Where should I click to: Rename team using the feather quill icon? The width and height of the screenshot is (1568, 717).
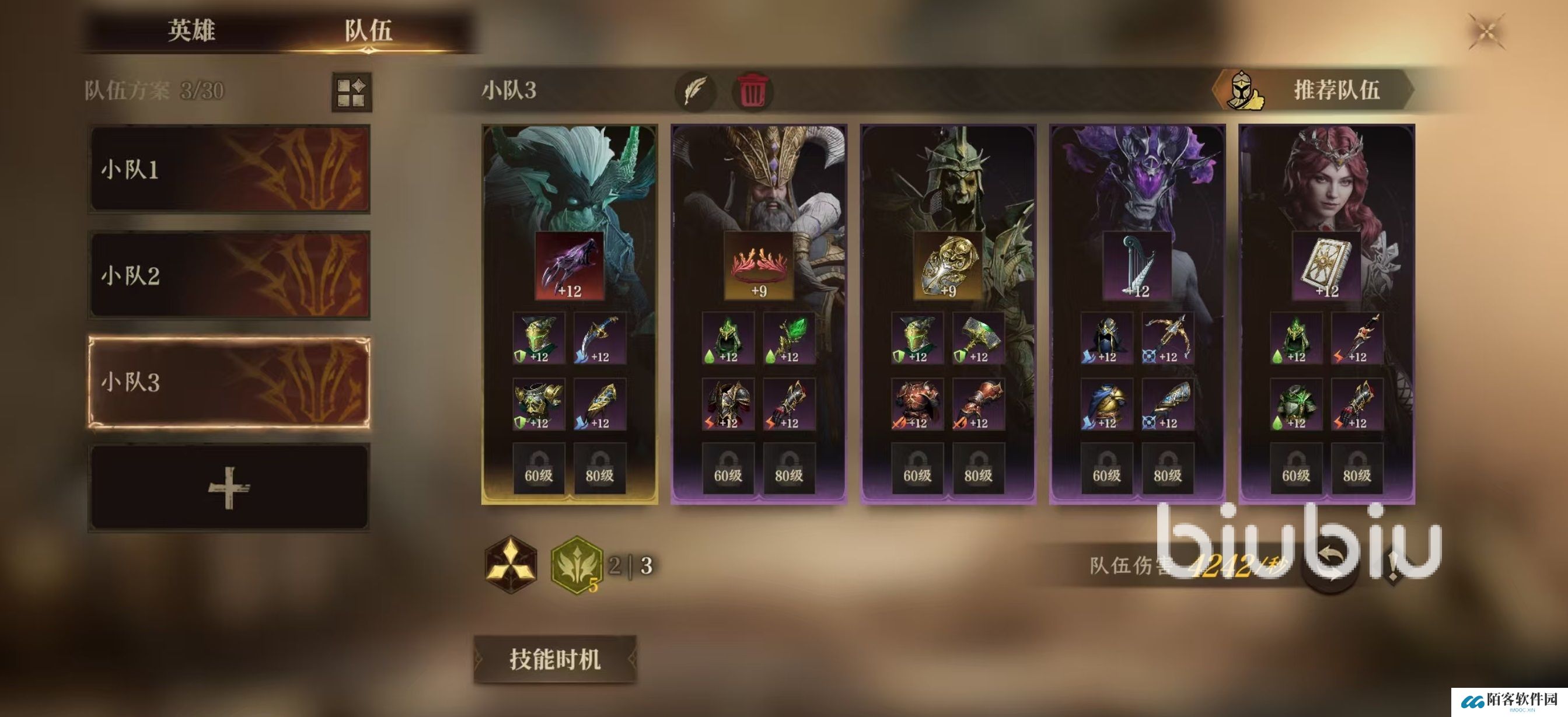pyautogui.click(x=695, y=91)
